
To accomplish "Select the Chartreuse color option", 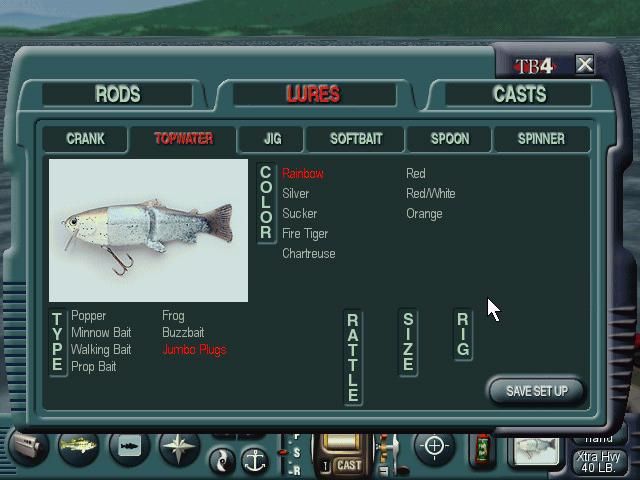I will click(309, 254).
